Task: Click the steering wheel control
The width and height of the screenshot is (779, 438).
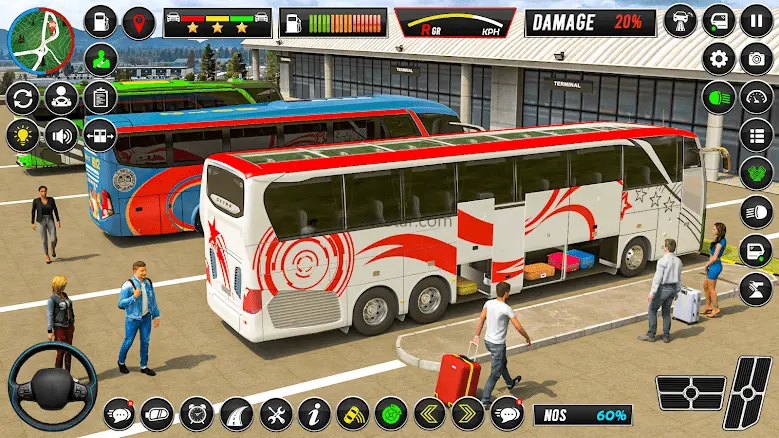Action: point(52,386)
